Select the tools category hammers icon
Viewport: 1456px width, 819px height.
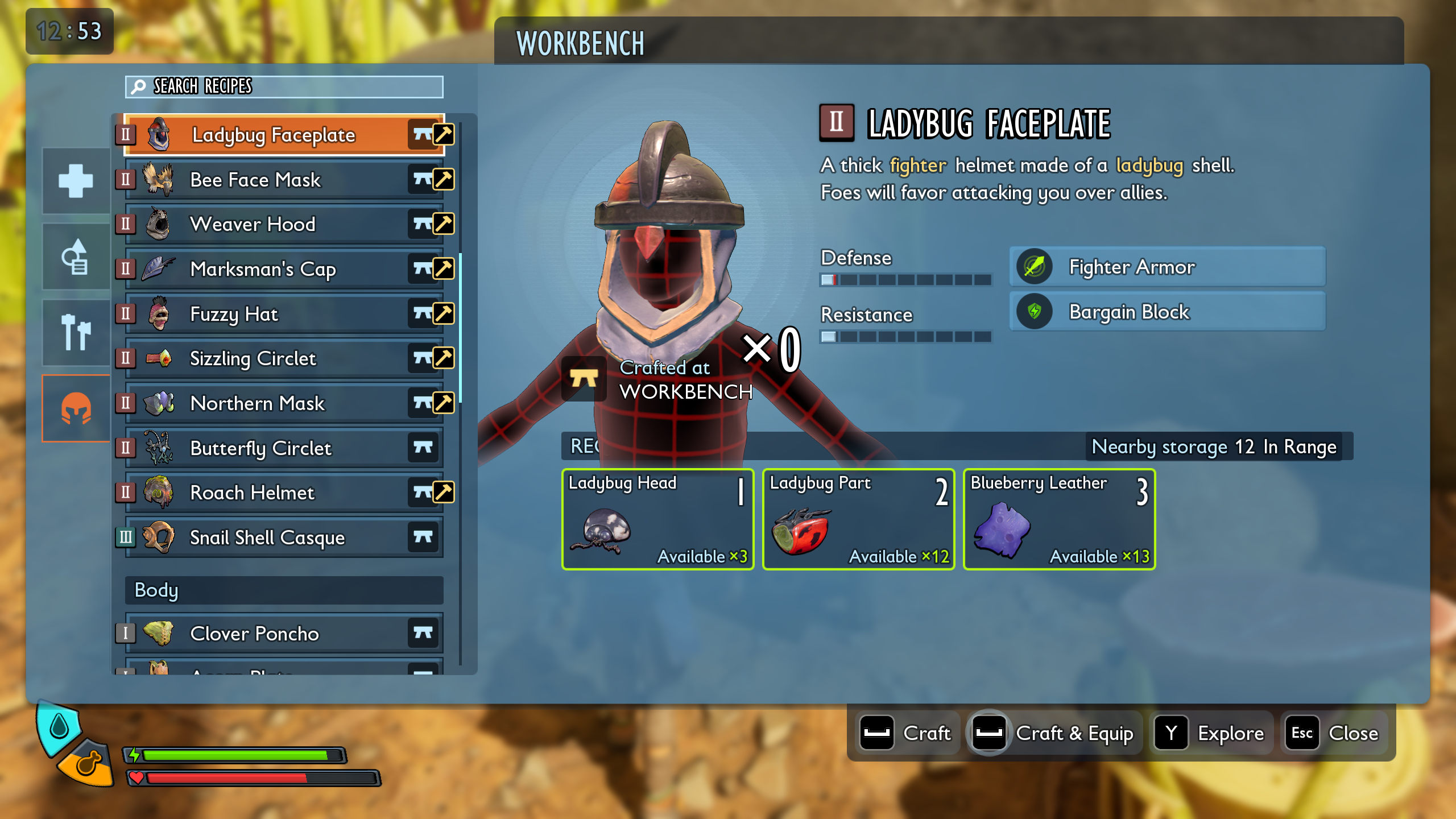pyautogui.click(x=76, y=333)
